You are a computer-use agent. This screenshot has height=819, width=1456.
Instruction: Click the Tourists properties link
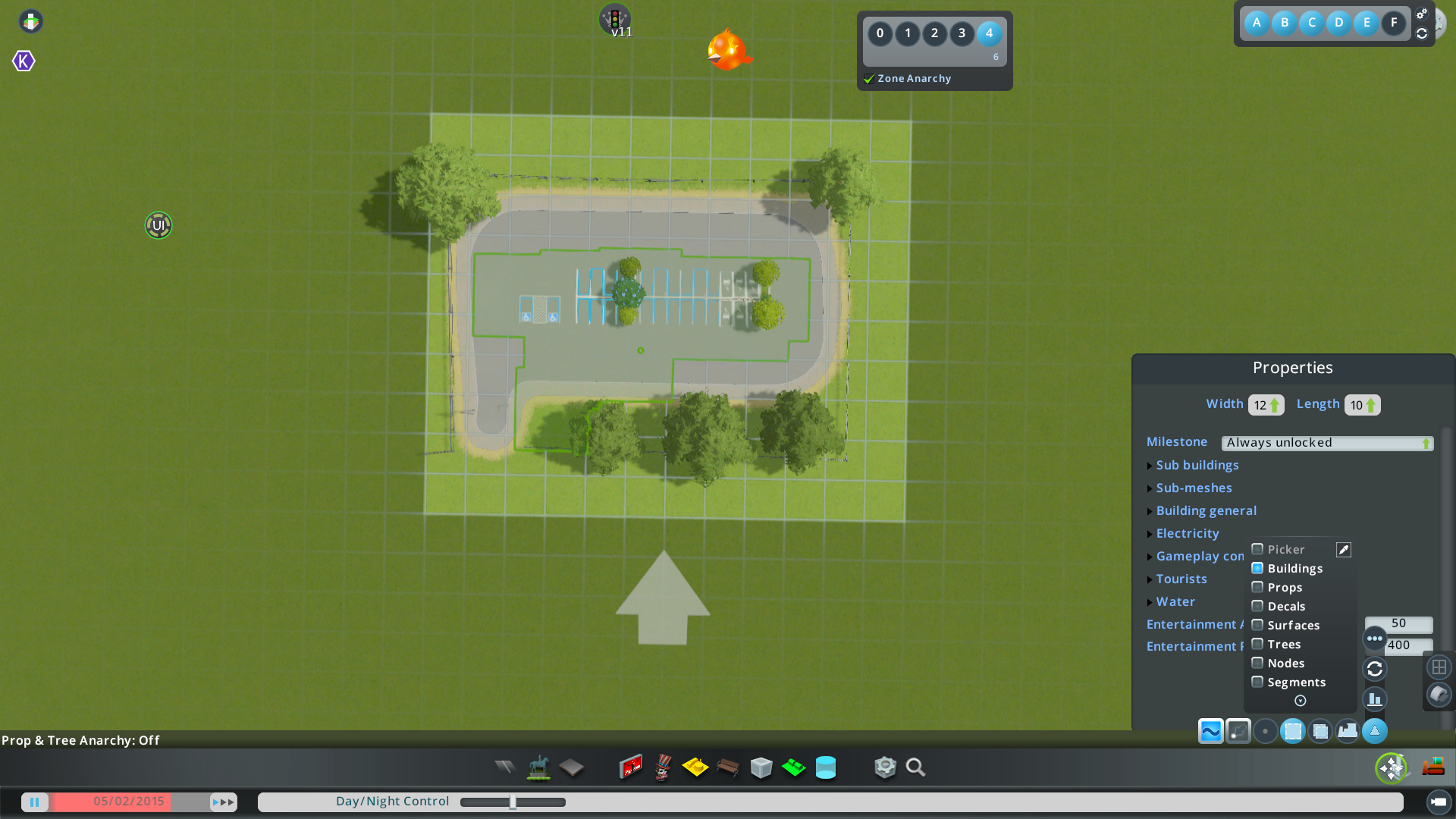pos(1181,579)
